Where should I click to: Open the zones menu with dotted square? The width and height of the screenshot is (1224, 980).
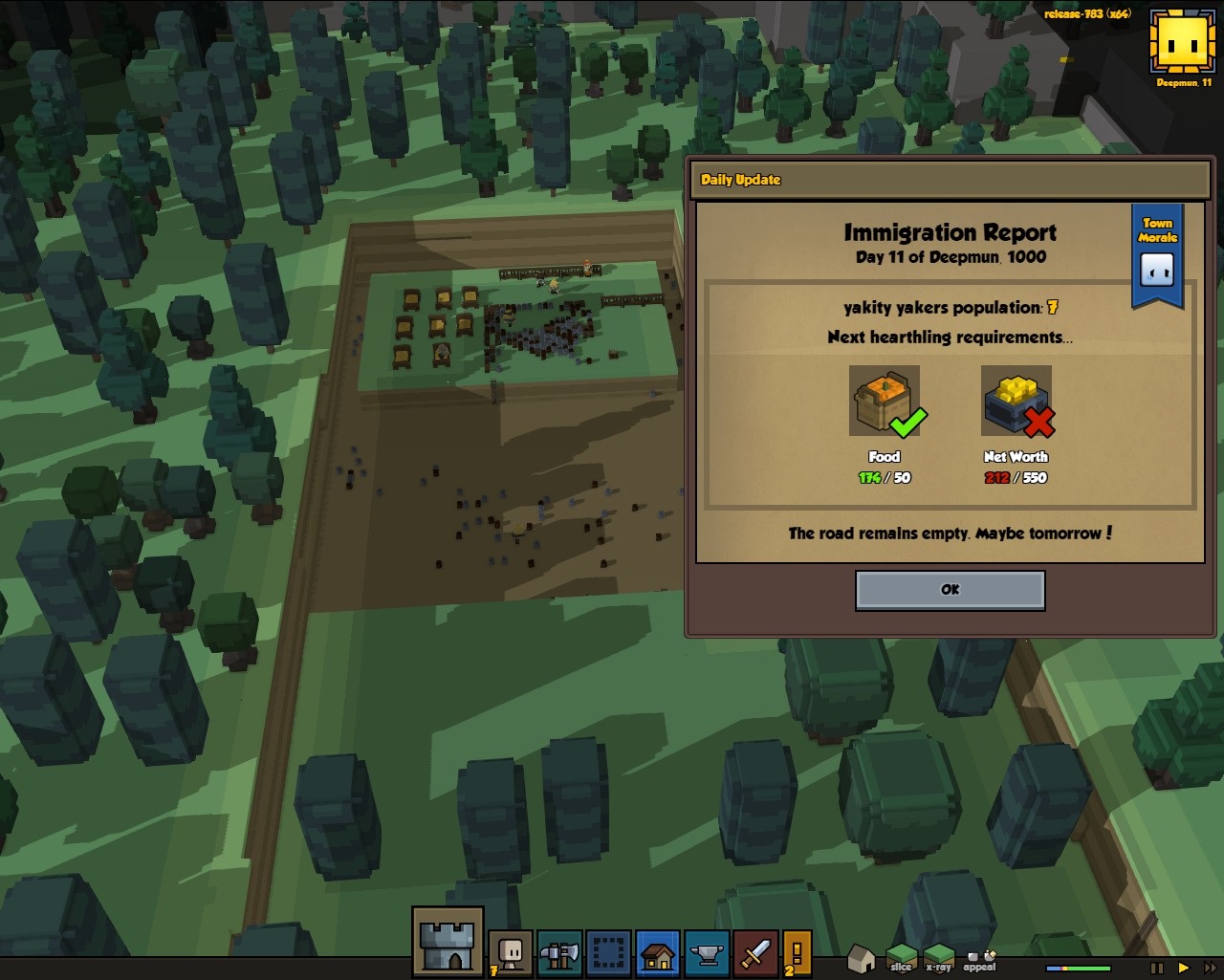click(608, 953)
